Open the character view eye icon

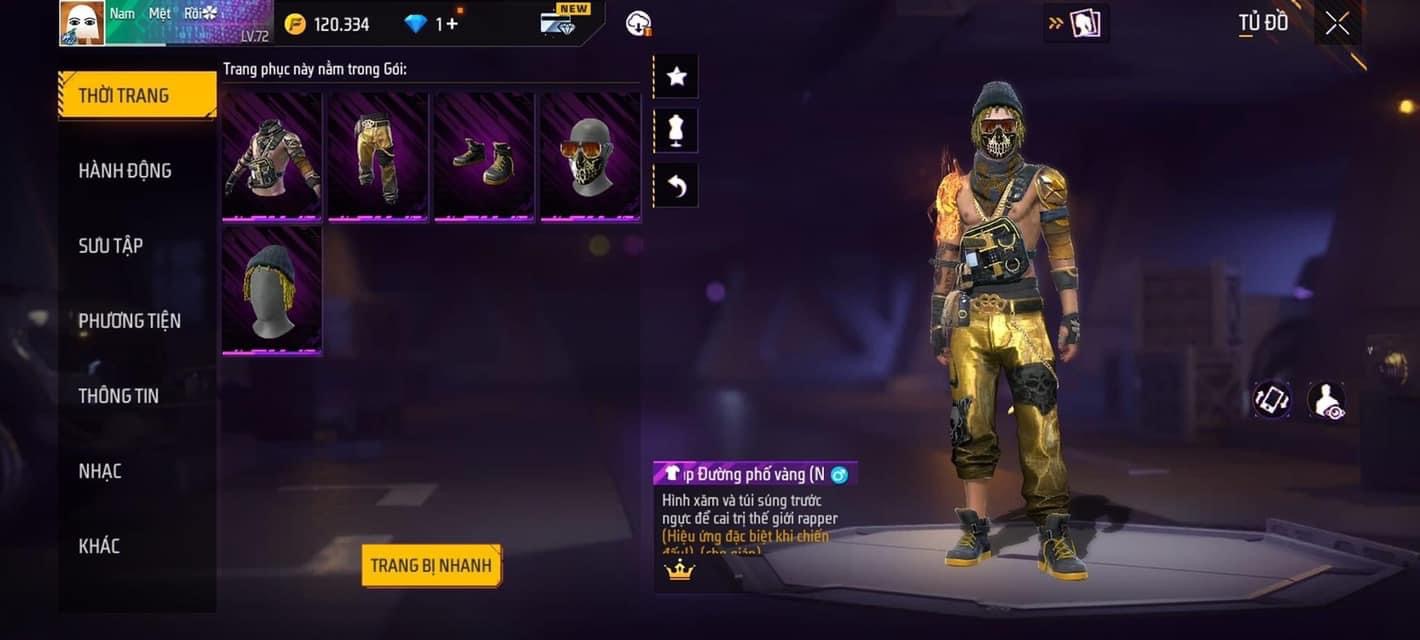click(x=1326, y=400)
